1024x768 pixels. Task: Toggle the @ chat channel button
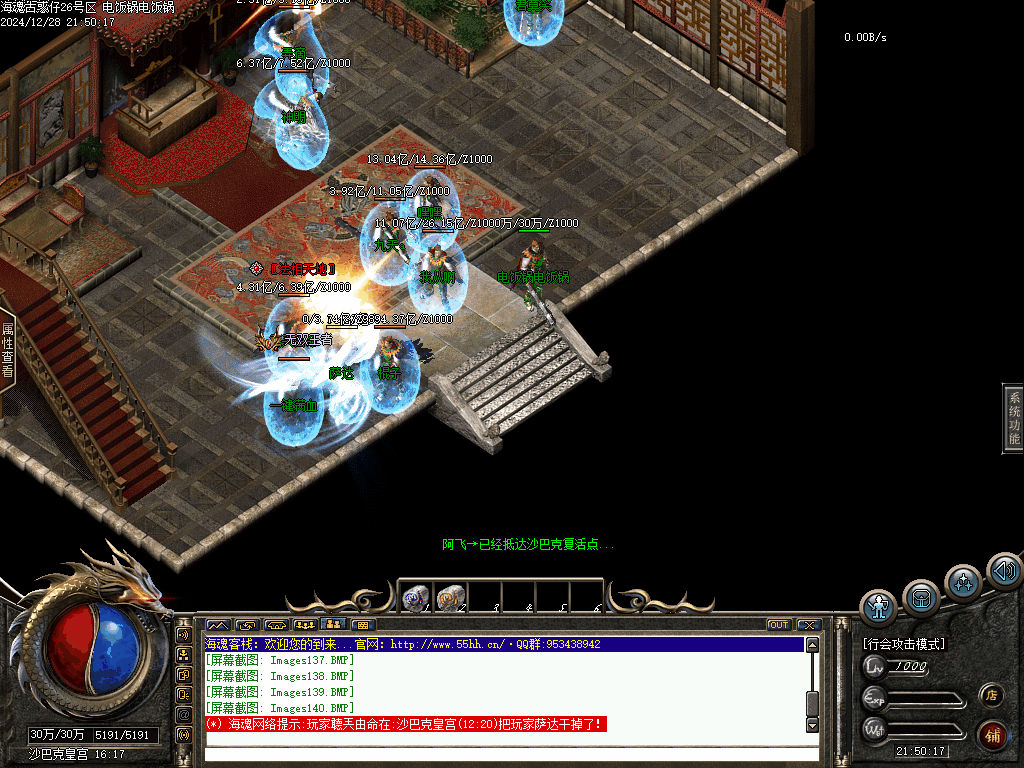(x=184, y=715)
